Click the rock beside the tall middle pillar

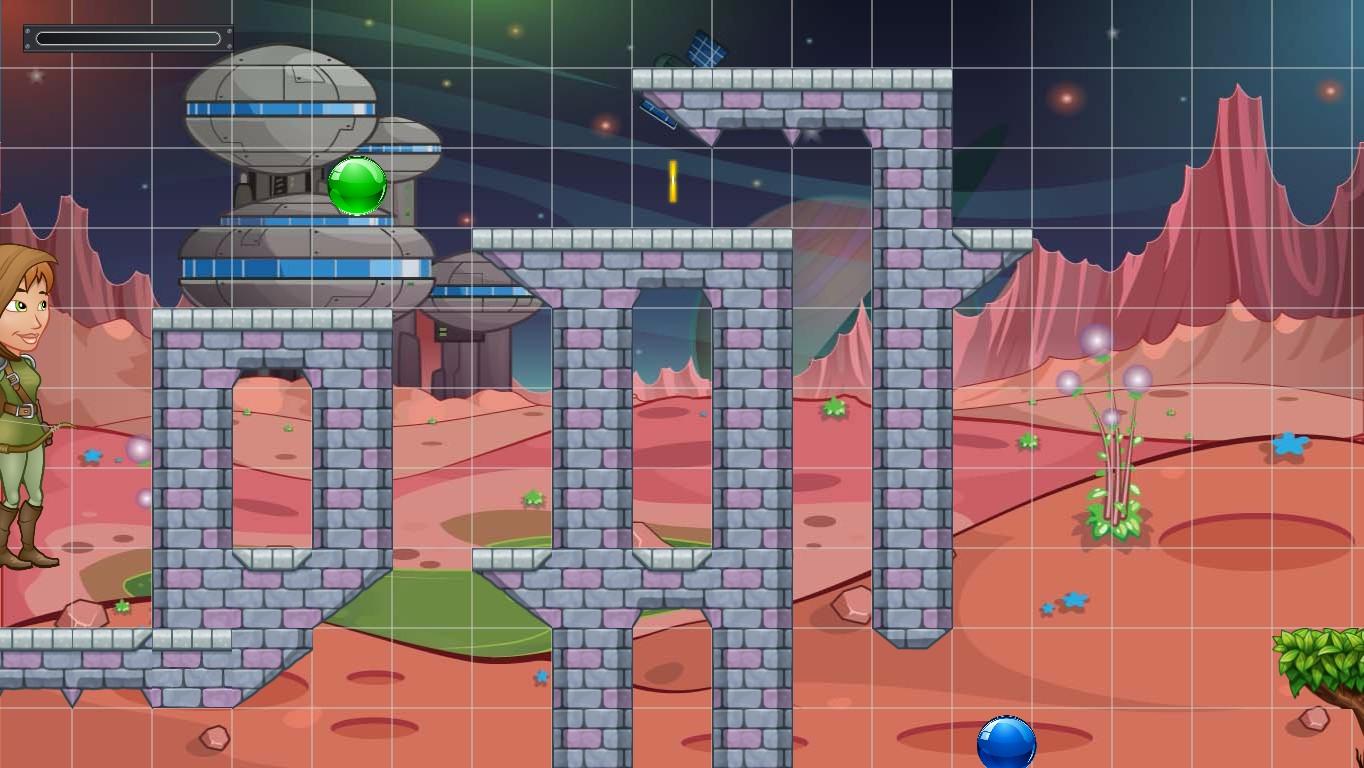[x=850, y=605]
